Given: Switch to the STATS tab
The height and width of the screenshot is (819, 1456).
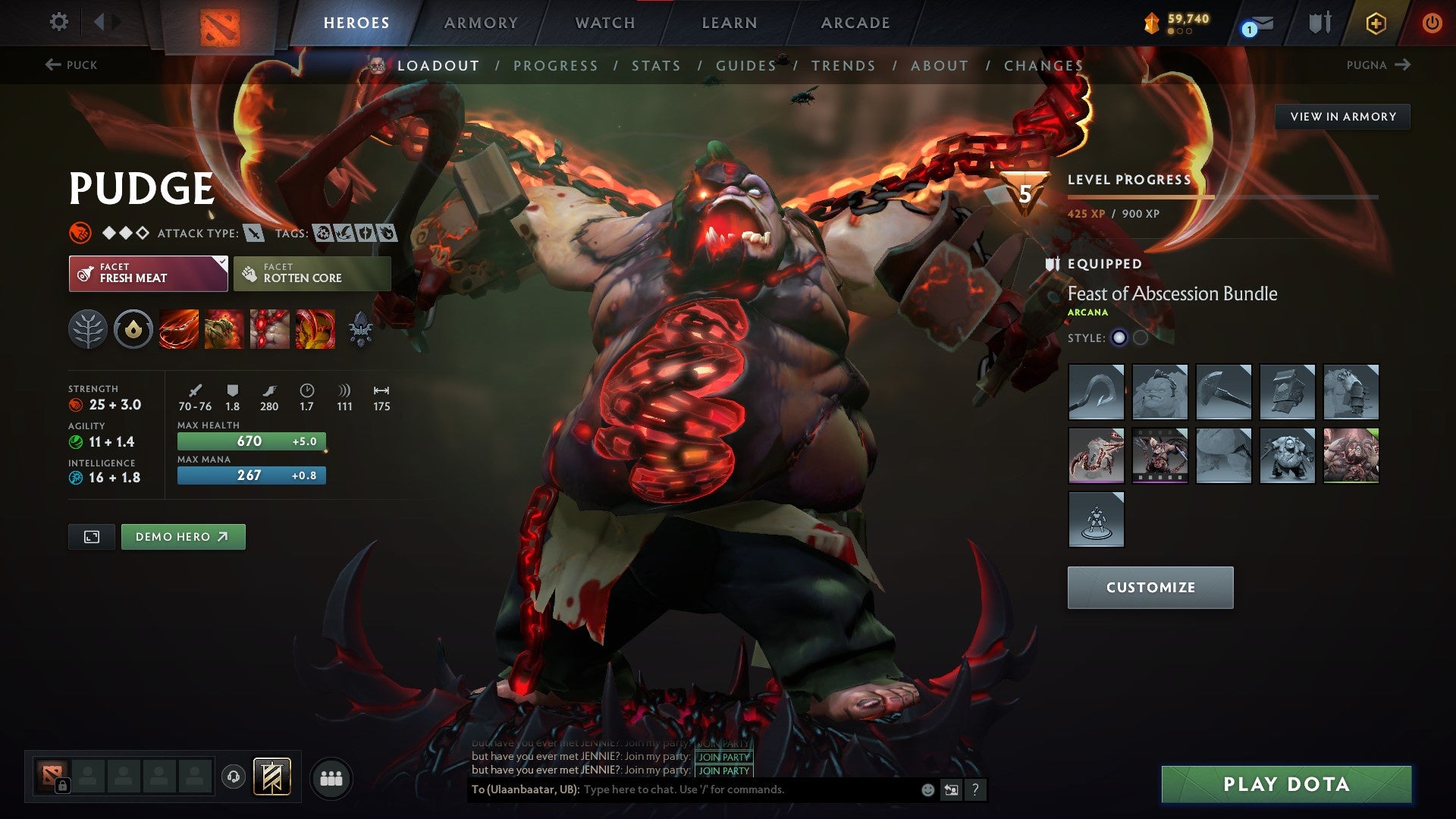Looking at the screenshot, I should (x=657, y=66).
